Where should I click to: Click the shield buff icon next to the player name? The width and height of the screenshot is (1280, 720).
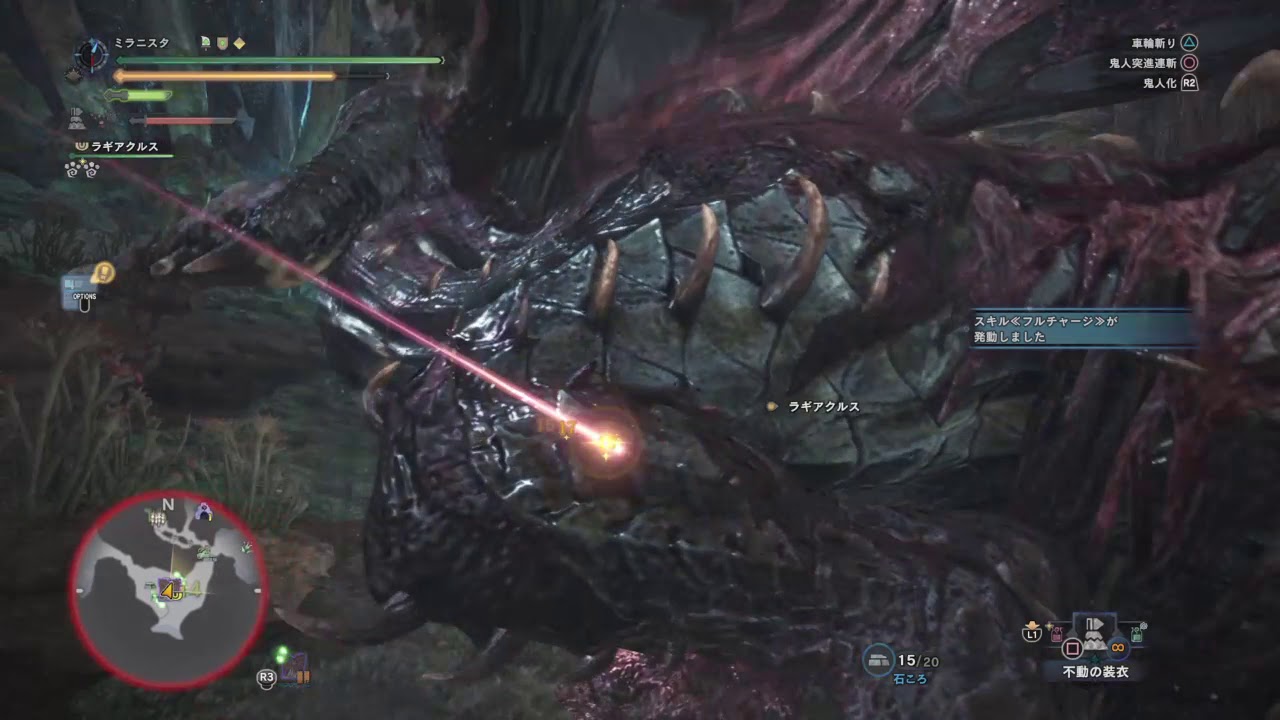click(223, 43)
